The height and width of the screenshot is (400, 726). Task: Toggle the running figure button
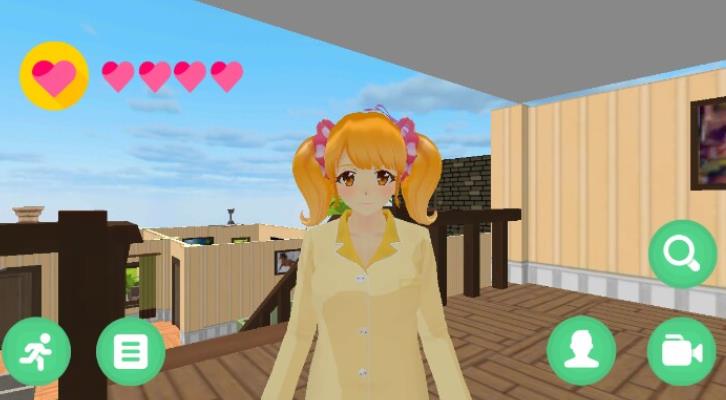(36, 351)
